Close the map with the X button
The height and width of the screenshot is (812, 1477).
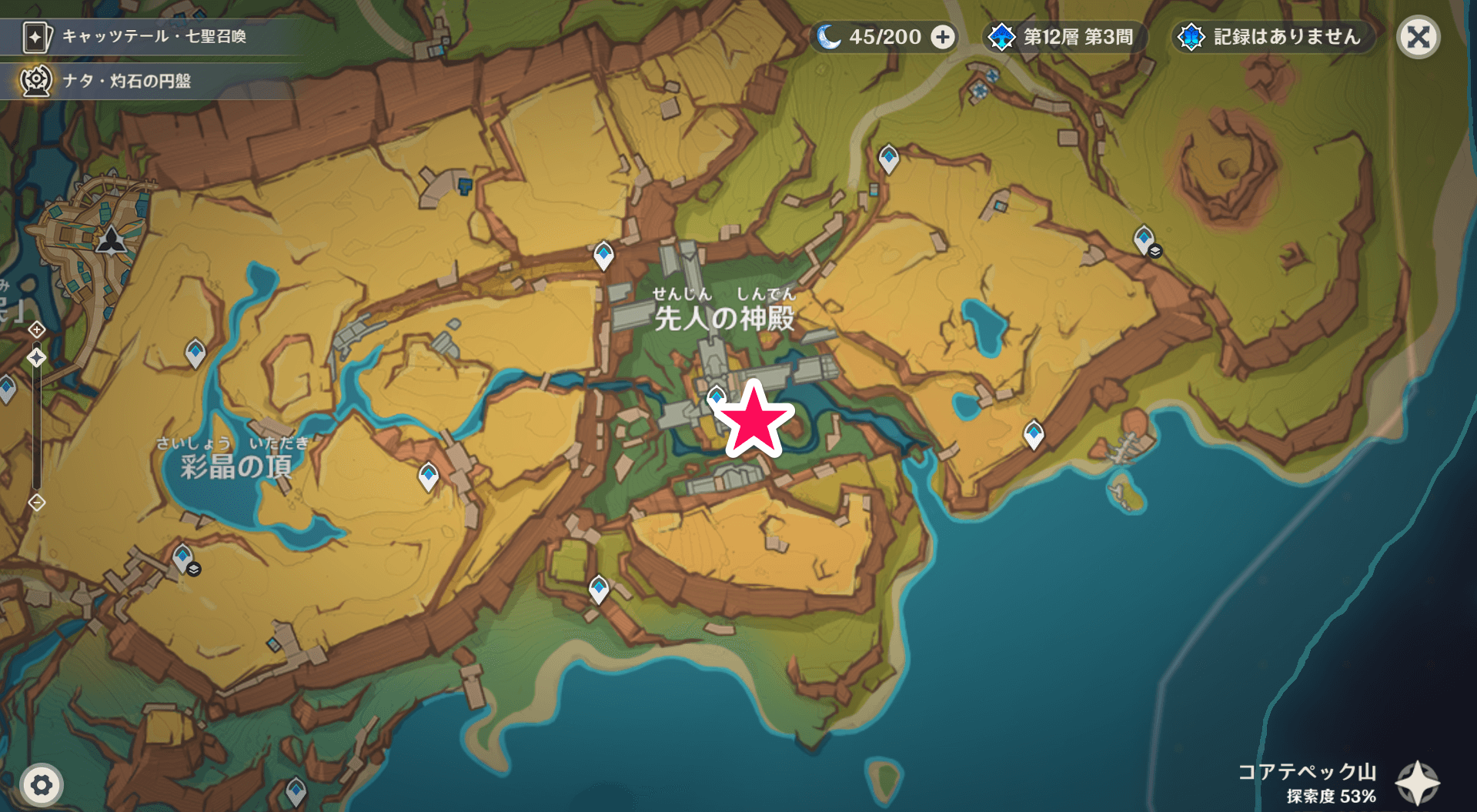[x=1420, y=35]
